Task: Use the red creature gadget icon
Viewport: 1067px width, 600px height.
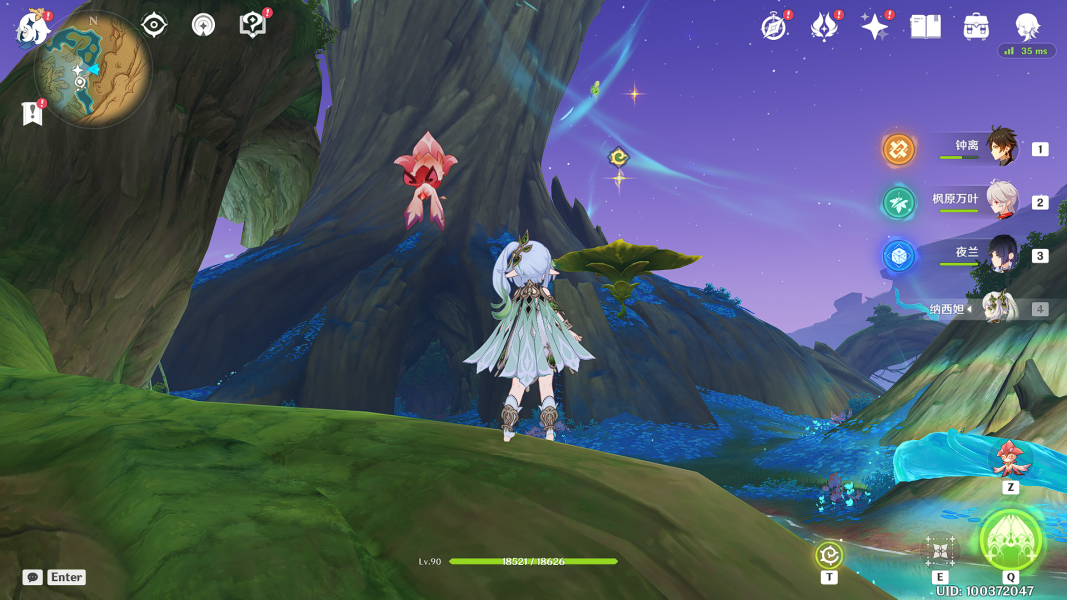Action: [x=1010, y=459]
